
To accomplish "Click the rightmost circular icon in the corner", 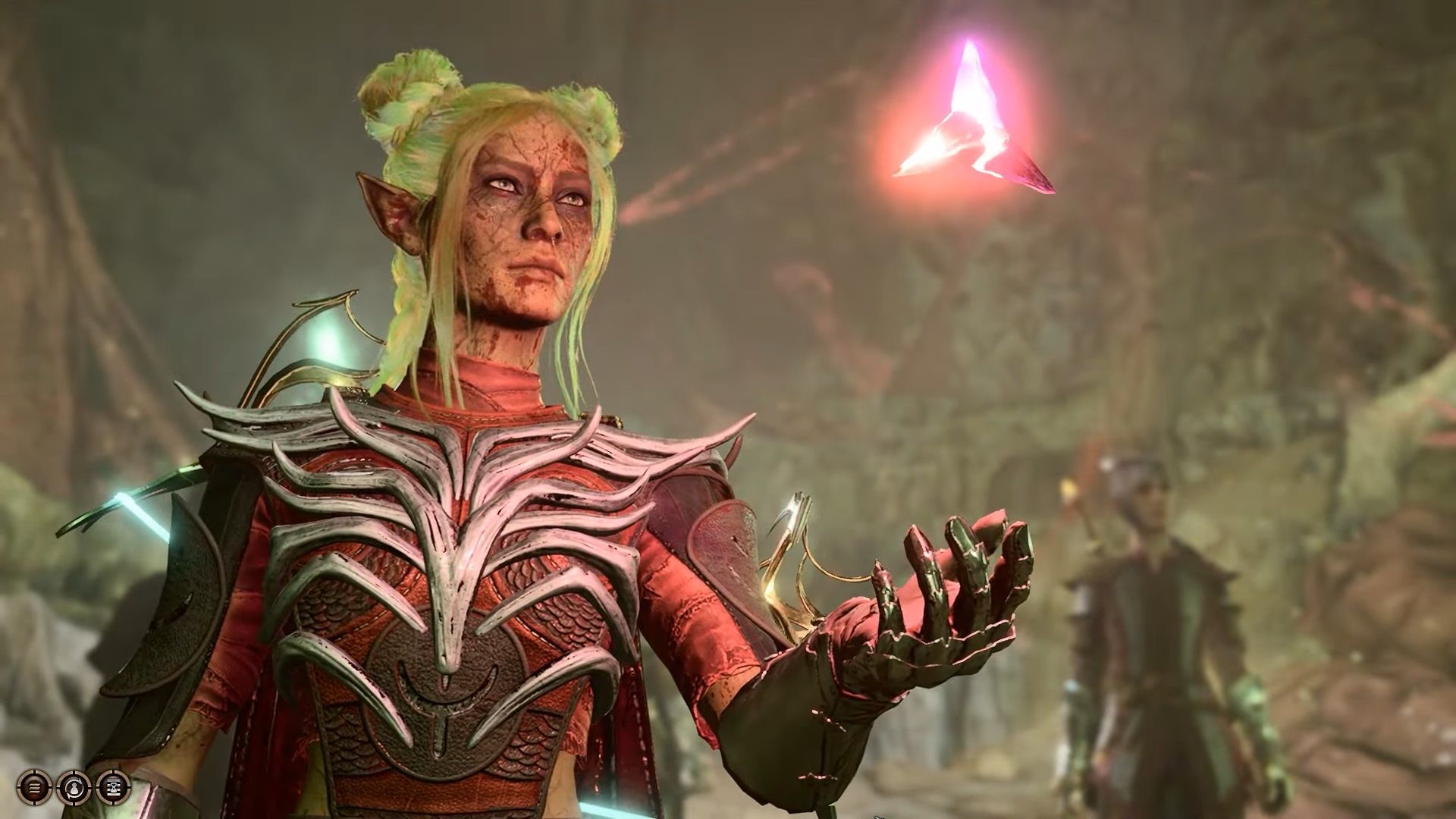I will click(x=114, y=787).
